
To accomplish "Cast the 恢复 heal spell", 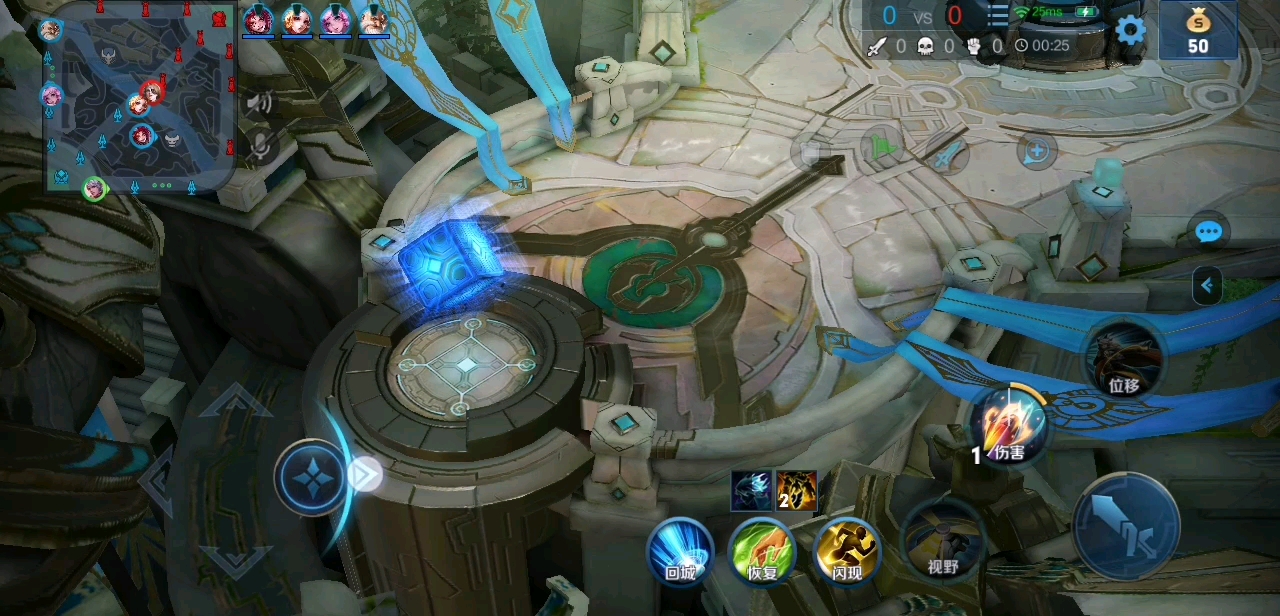I will click(x=762, y=550).
